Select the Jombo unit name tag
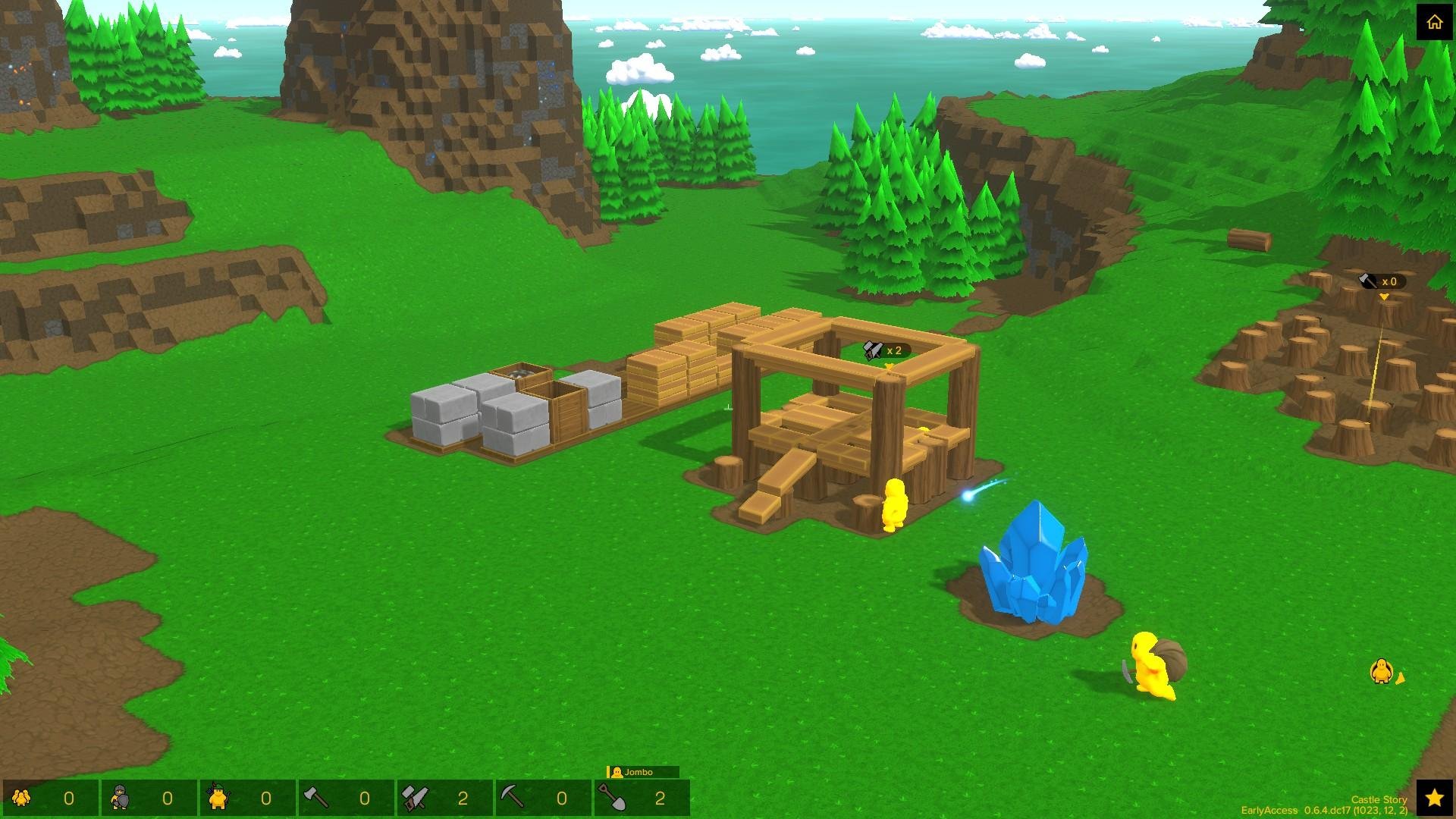Viewport: 1456px width, 819px height. [x=642, y=772]
